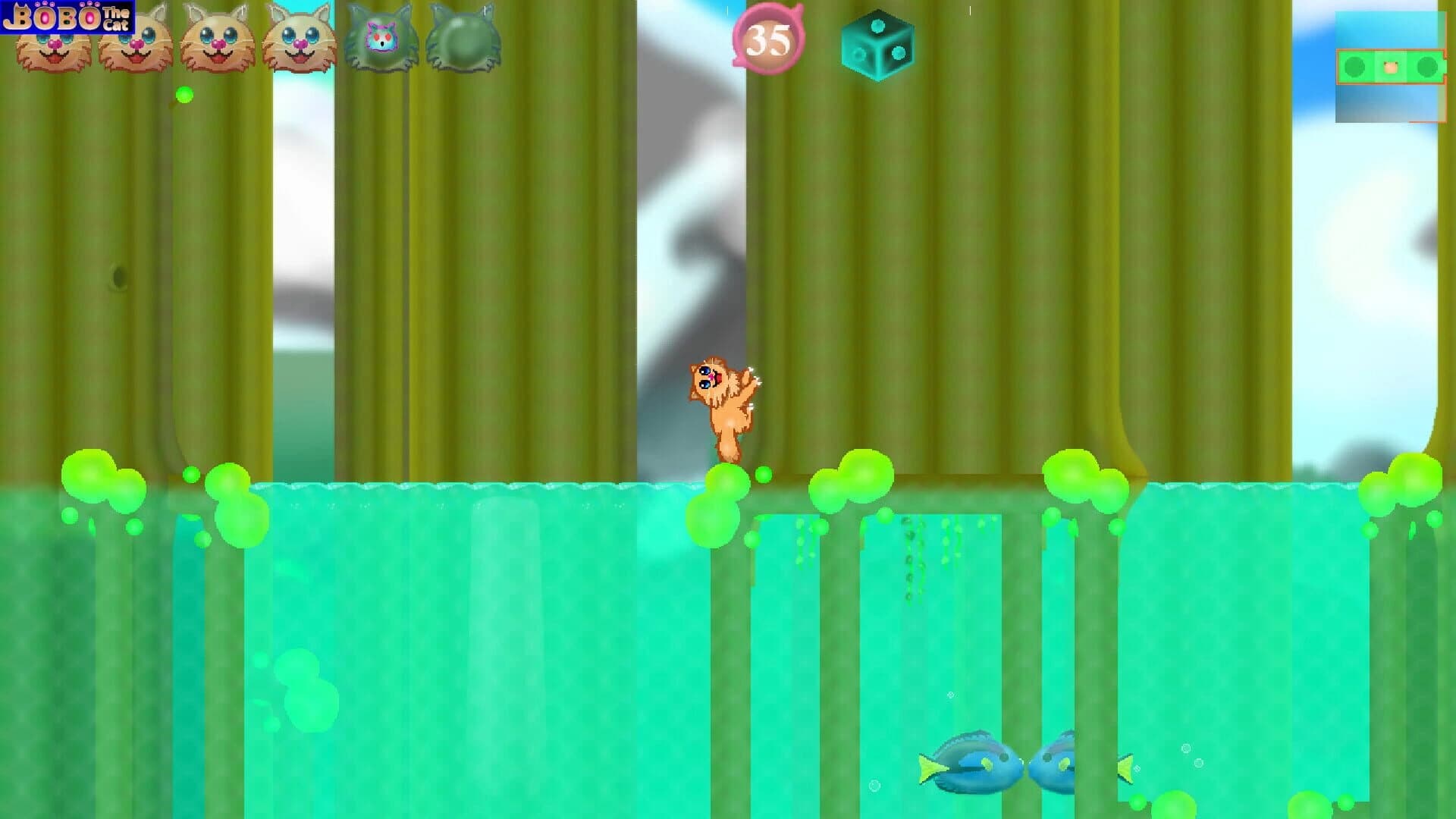Viewport: 1456px width, 819px height.
Task: Click the BOBO title lettering
Action: coord(53,15)
